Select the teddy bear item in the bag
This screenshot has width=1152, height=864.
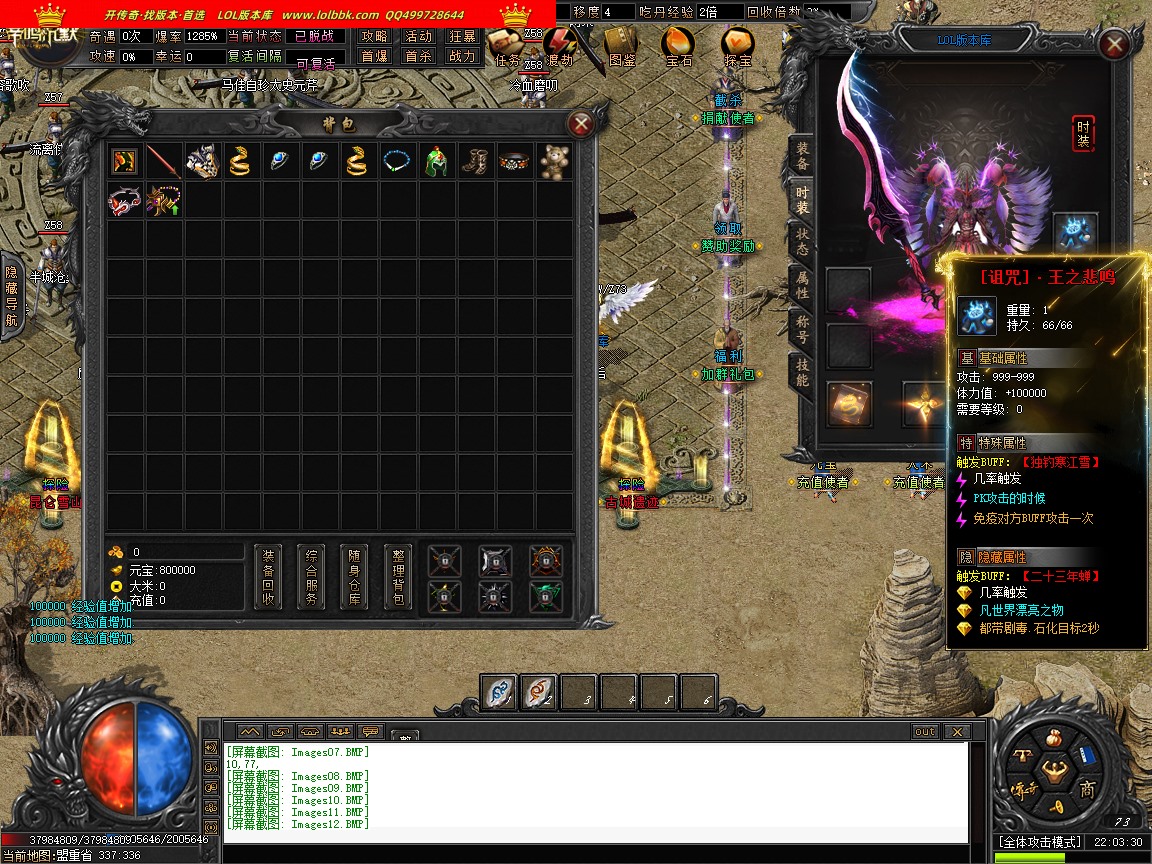coord(555,161)
